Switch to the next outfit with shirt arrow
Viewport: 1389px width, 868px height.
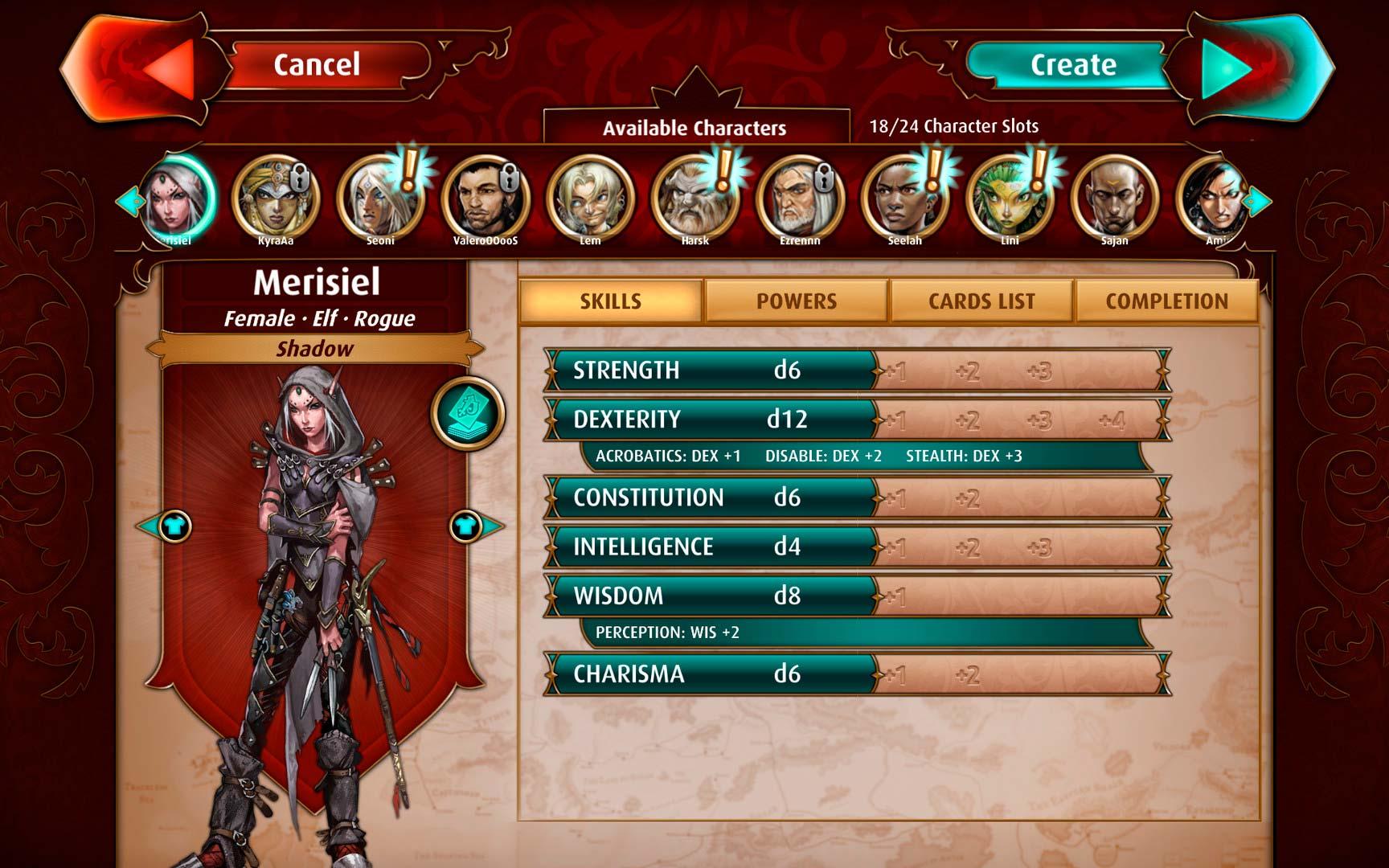[473, 527]
